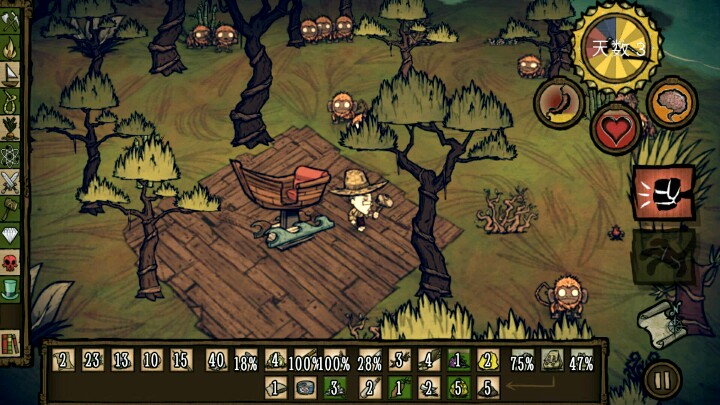Open the map with the scroll icon
Image resolution: width=720 pixels, height=405 pixels.
(662, 322)
